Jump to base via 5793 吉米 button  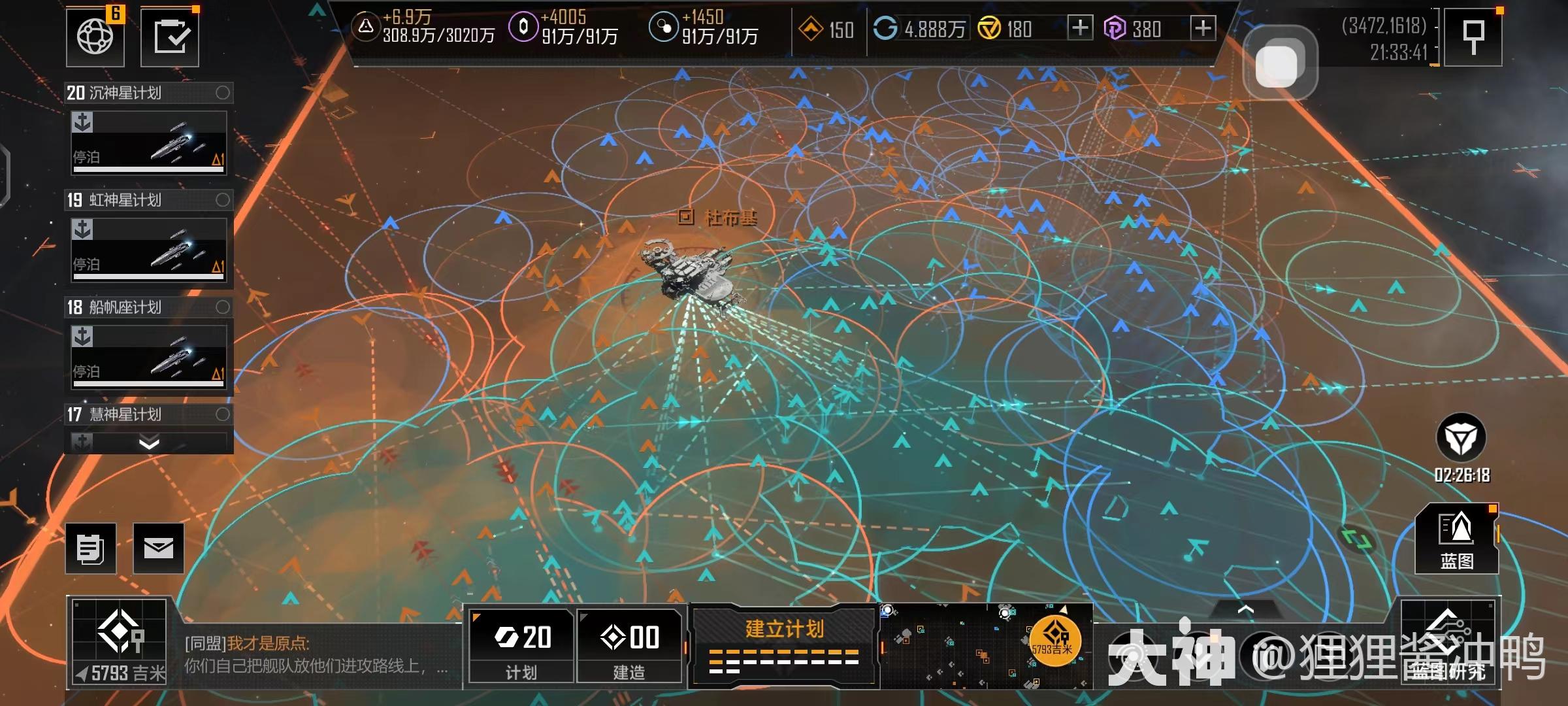click(x=120, y=643)
